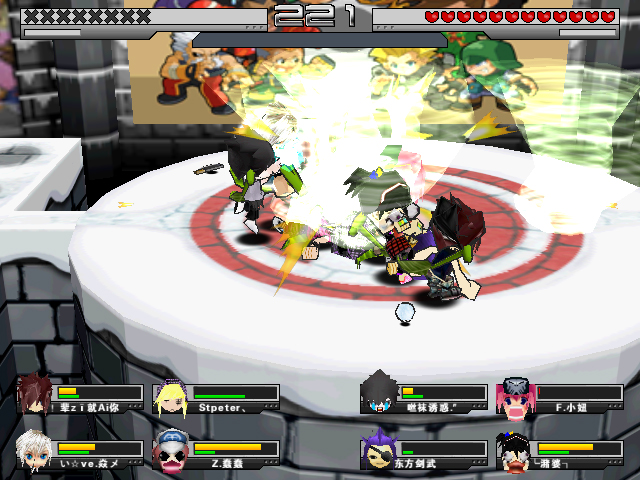Select the Z.鑫鑫 player portrait
Image resolution: width=640 pixels, height=480 pixels.
click(170, 450)
